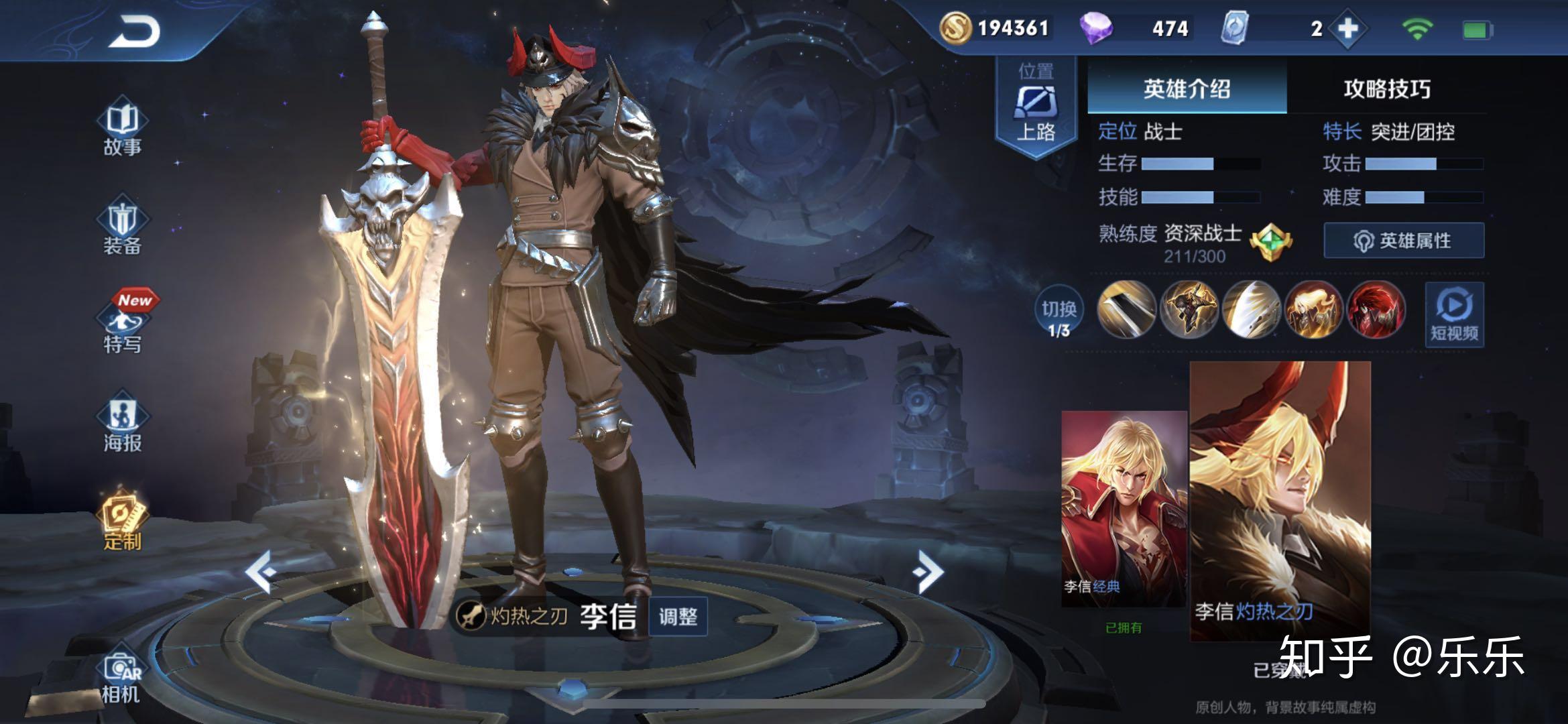The image size is (1568, 724).
Task: Open 英雄属性 hero attributes
Action: pyautogui.click(x=1404, y=241)
